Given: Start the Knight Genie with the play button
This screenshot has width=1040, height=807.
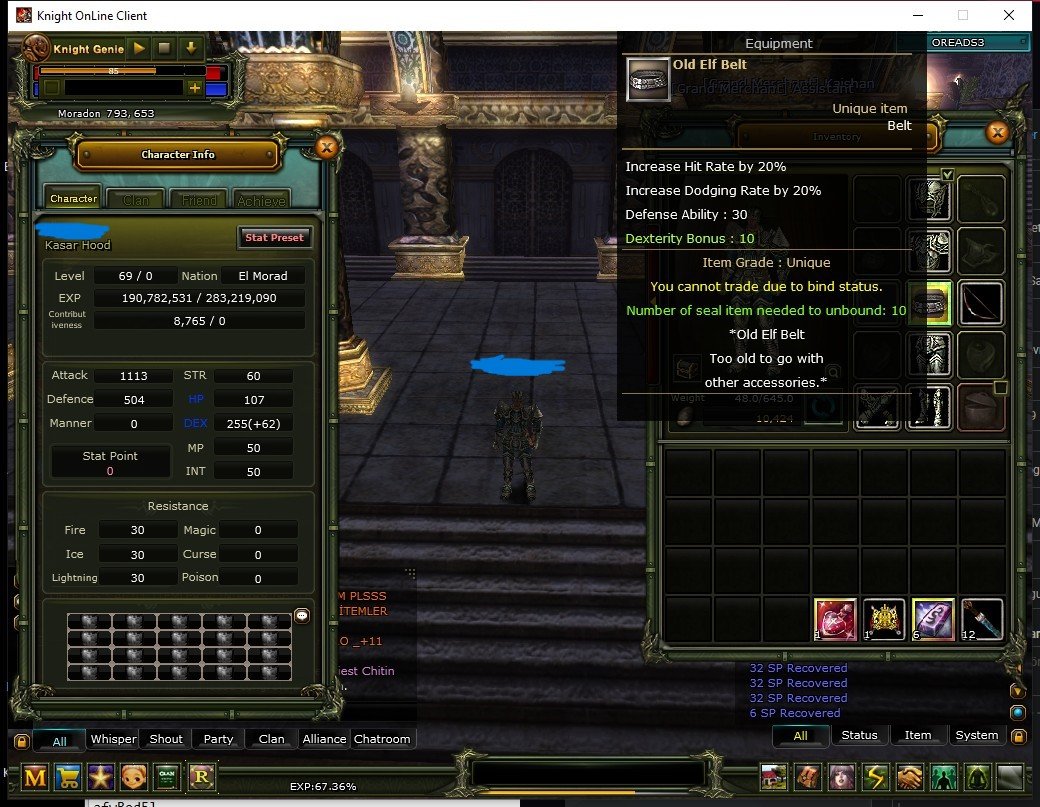Looking at the screenshot, I should pos(139,48).
